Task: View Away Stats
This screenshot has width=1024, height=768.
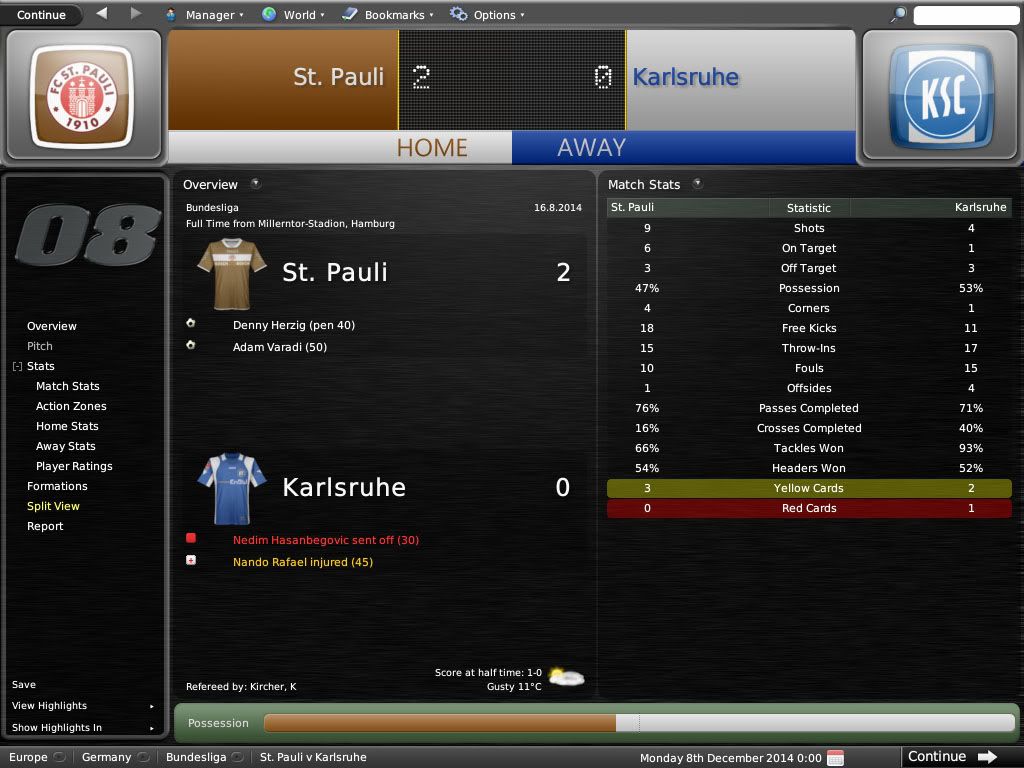Action: click(x=66, y=446)
